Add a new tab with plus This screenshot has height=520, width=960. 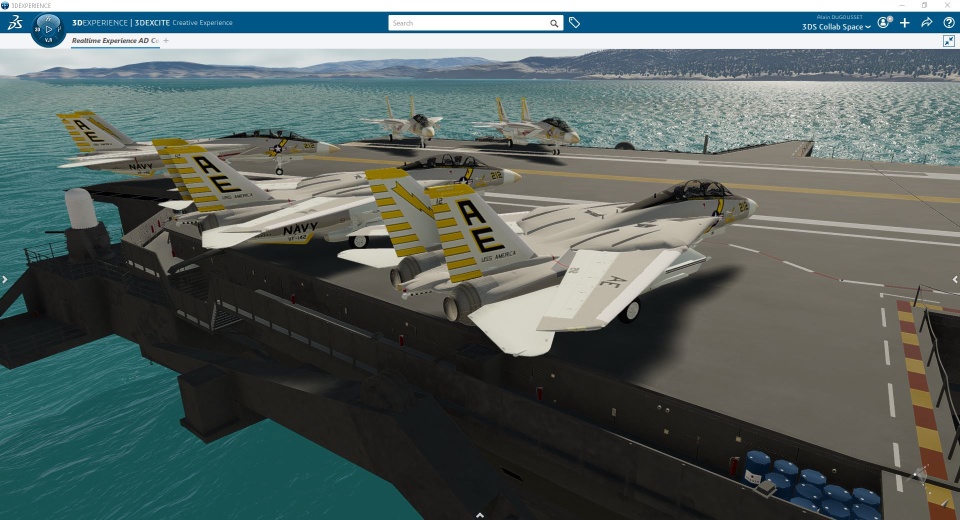[x=166, y=41]
